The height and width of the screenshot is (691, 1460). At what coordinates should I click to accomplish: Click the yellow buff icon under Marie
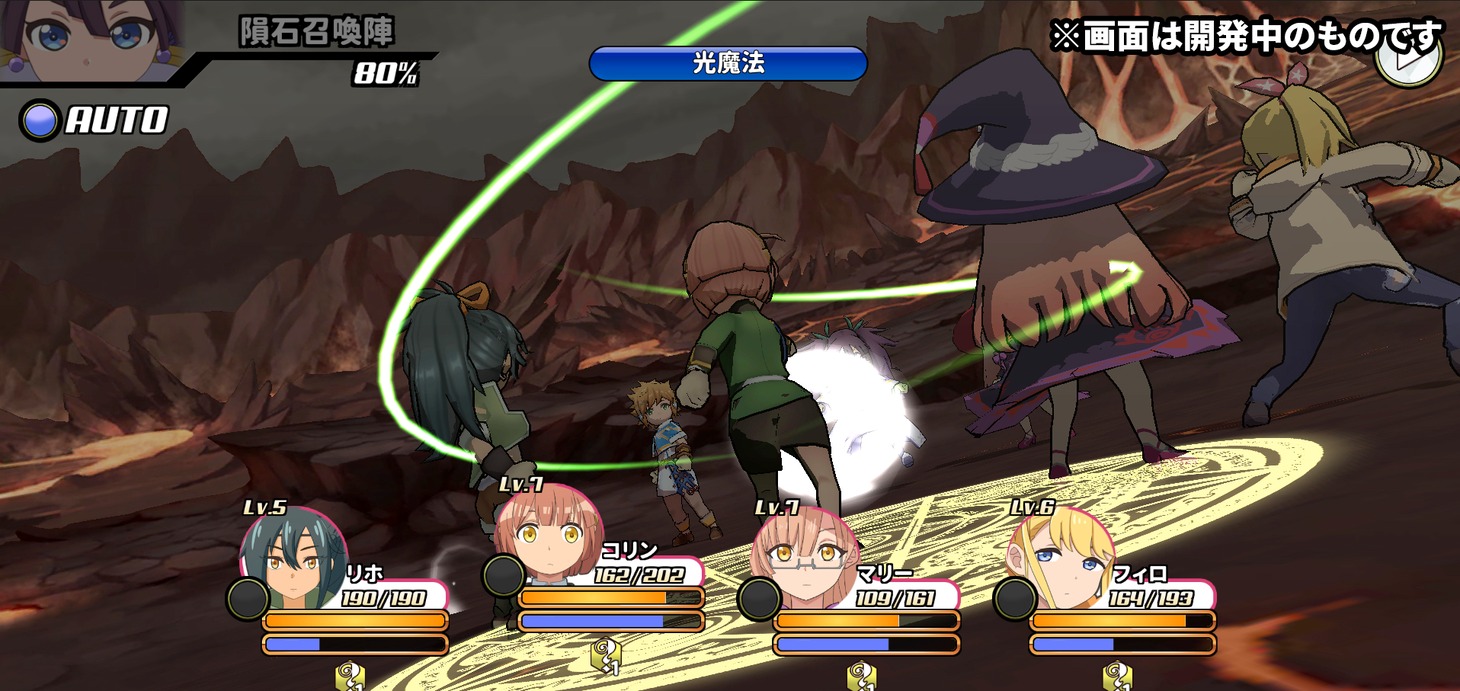coord(862,677)
